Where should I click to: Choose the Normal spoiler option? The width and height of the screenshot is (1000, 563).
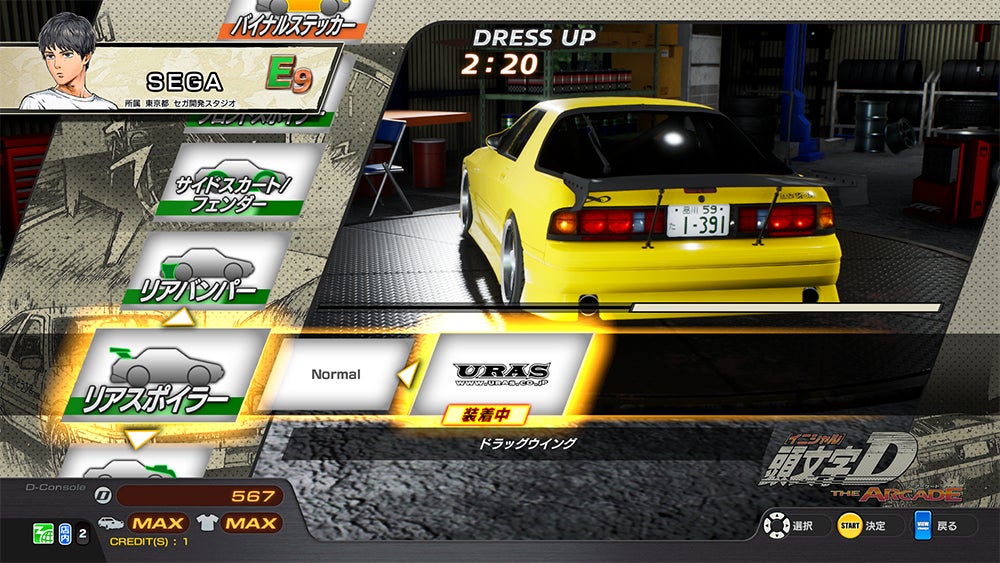click(336, 374)
